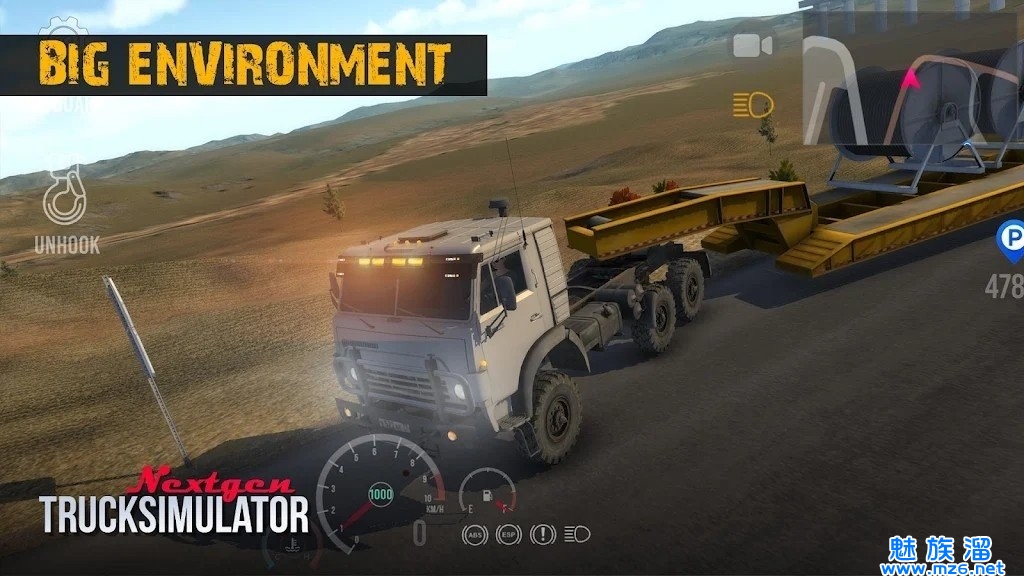
Task: Tap the Unhook trailer button
Action: coord(66,203)
